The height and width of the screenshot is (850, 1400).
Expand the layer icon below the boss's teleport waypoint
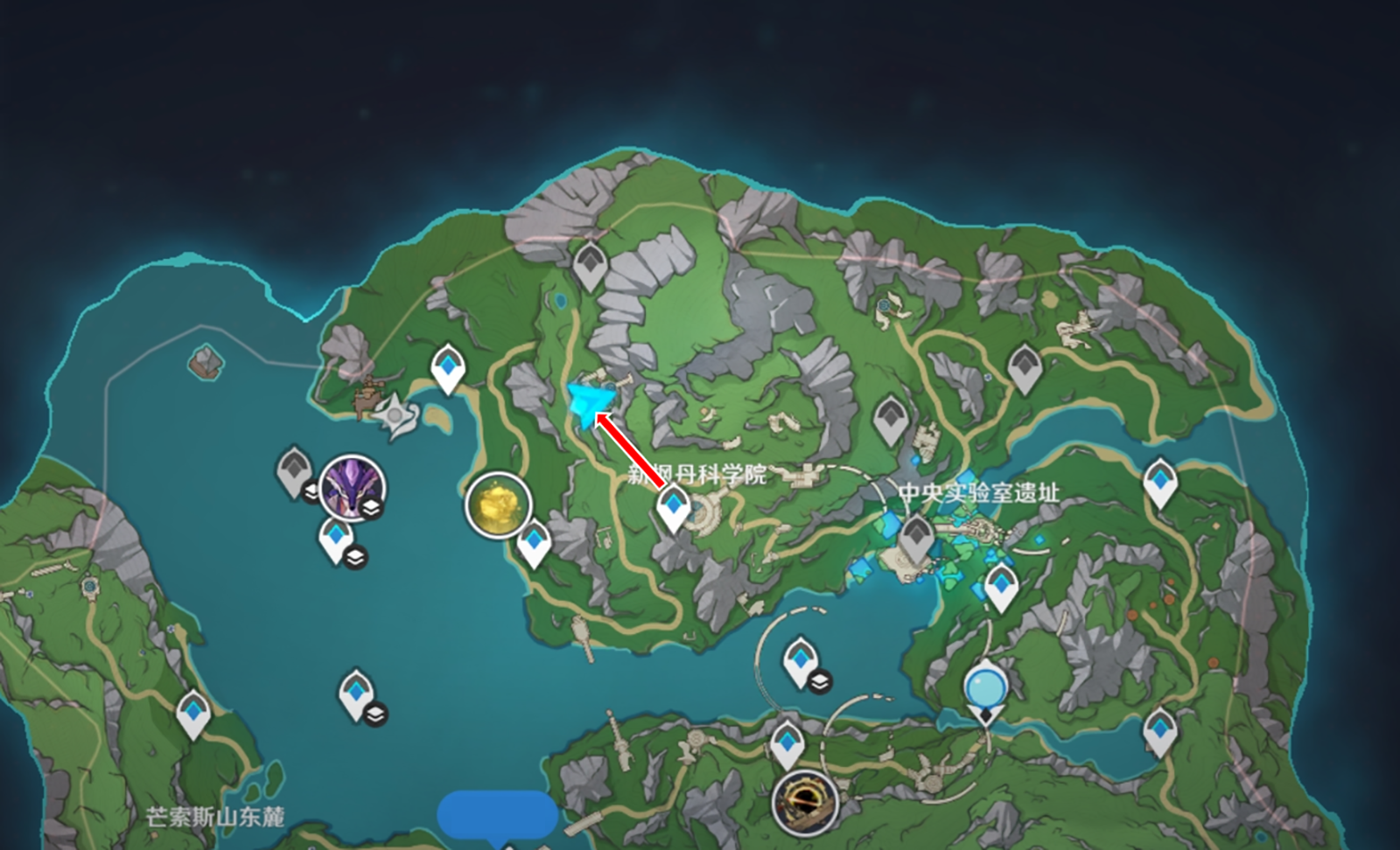click(355, 556)
